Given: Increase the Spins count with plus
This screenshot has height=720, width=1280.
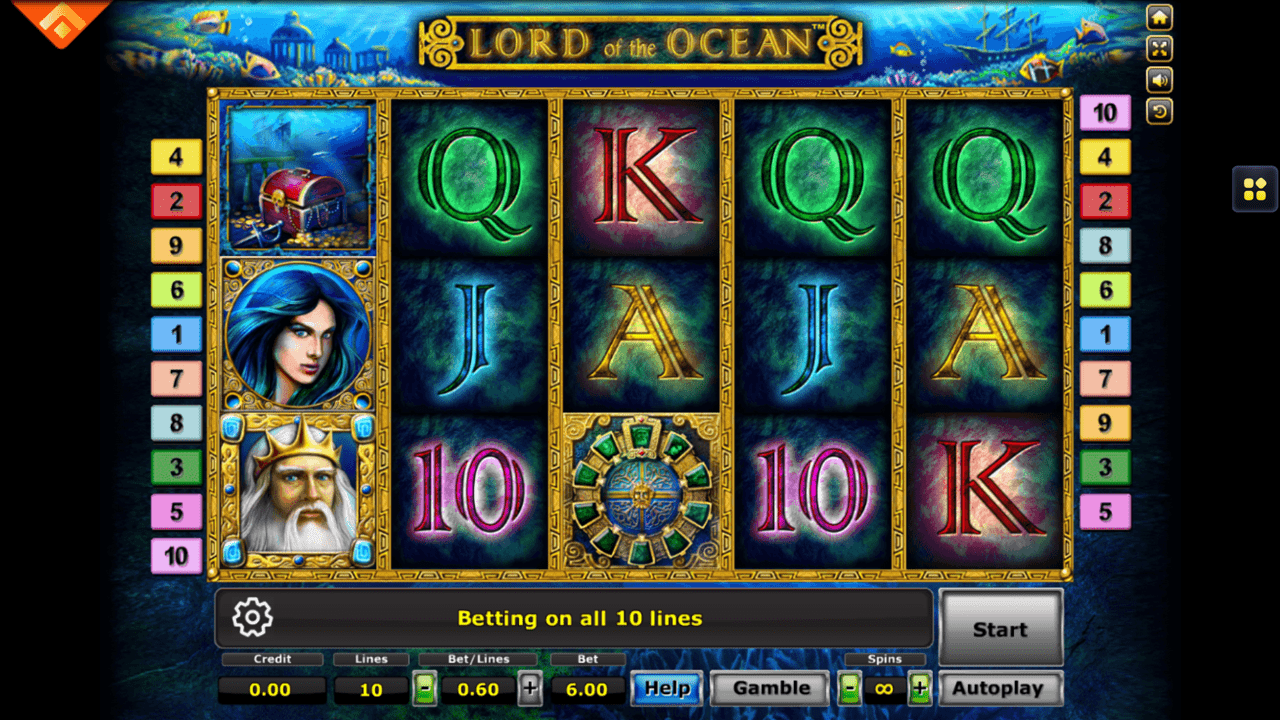Looking at the screenshot, I should coord(922,688).
